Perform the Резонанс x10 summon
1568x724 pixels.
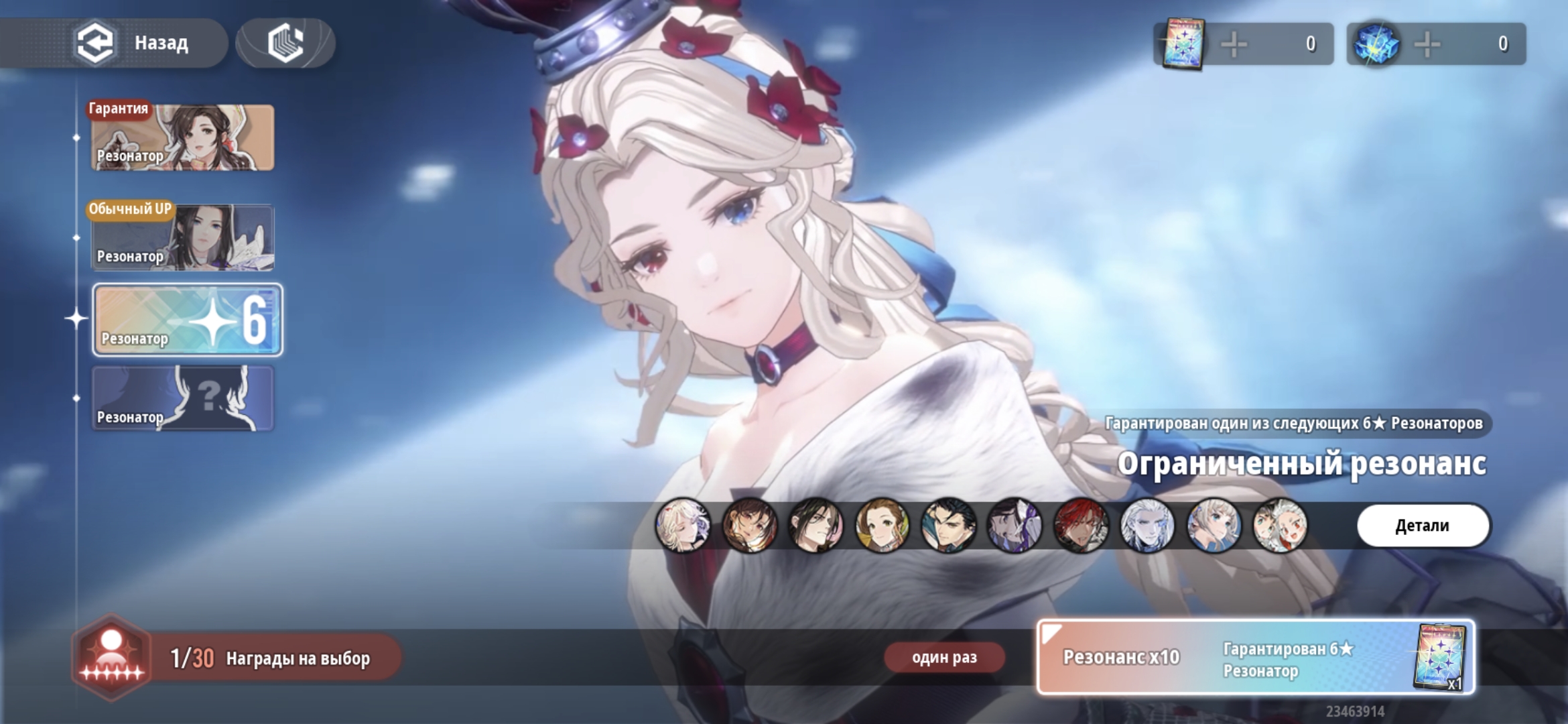[x=1255, y=657]
